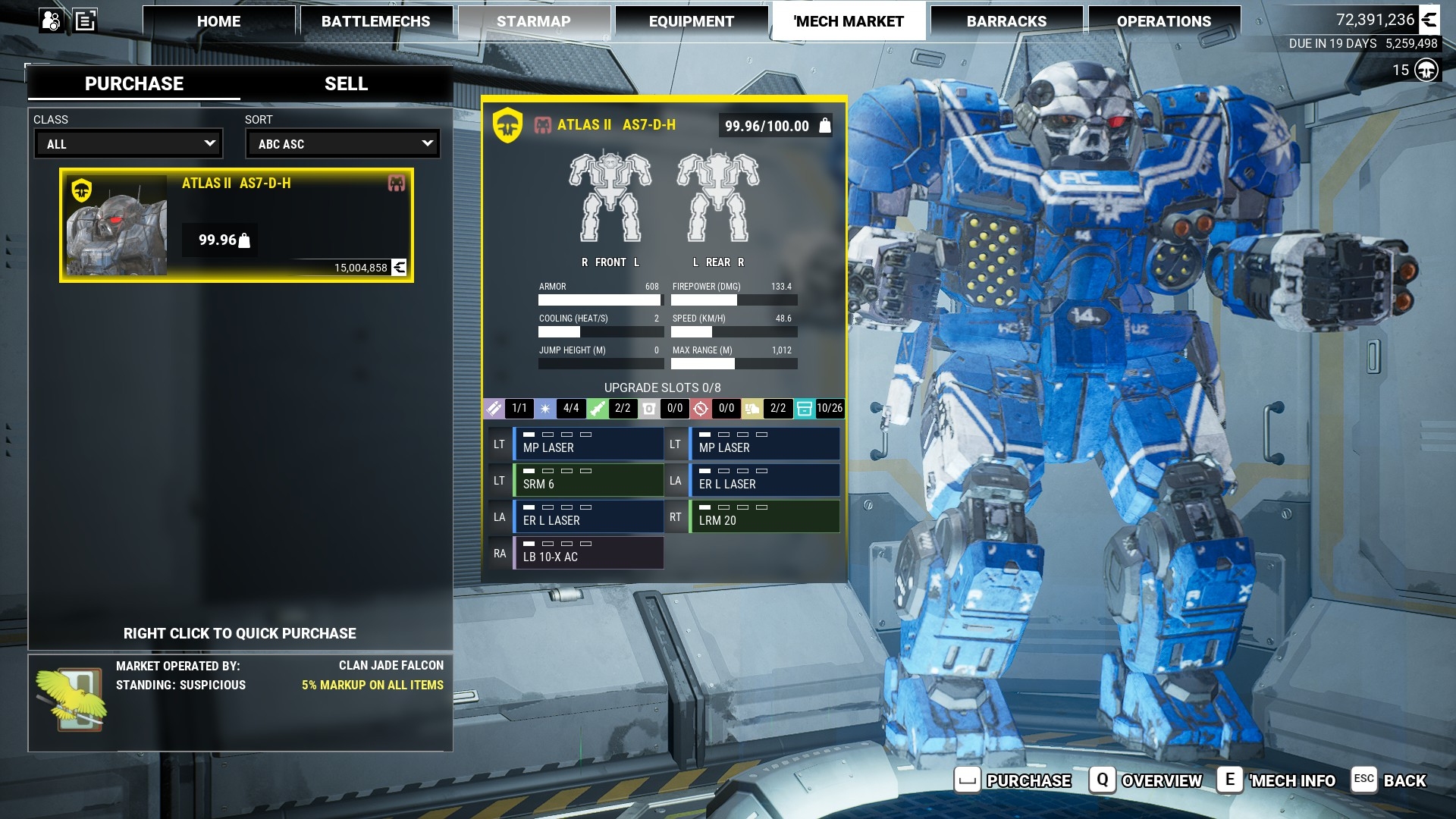
Task: Open the Starmap tab
Action: click(533, 21)
